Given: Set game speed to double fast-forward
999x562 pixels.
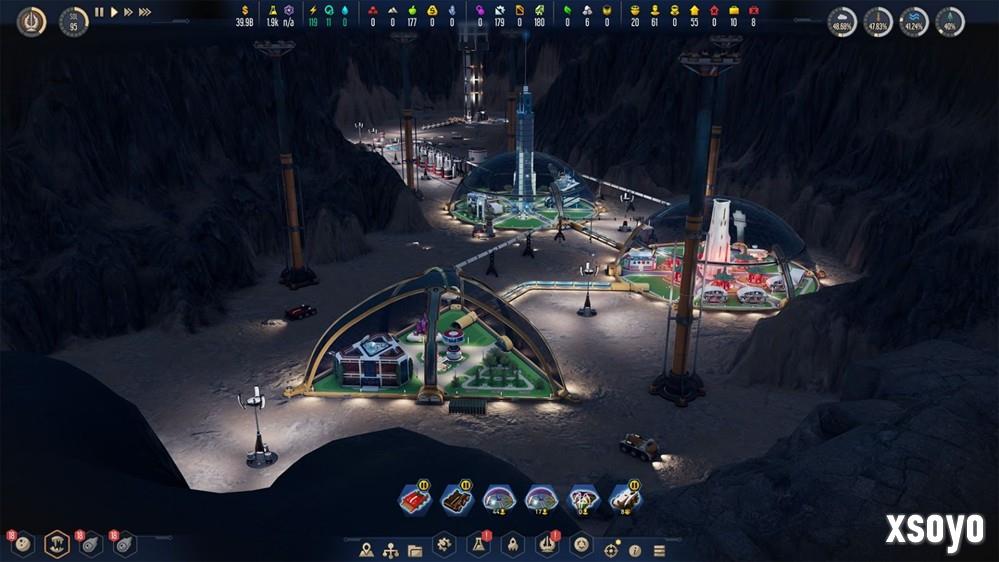Looking at the screenshot, I should point(128,12).
